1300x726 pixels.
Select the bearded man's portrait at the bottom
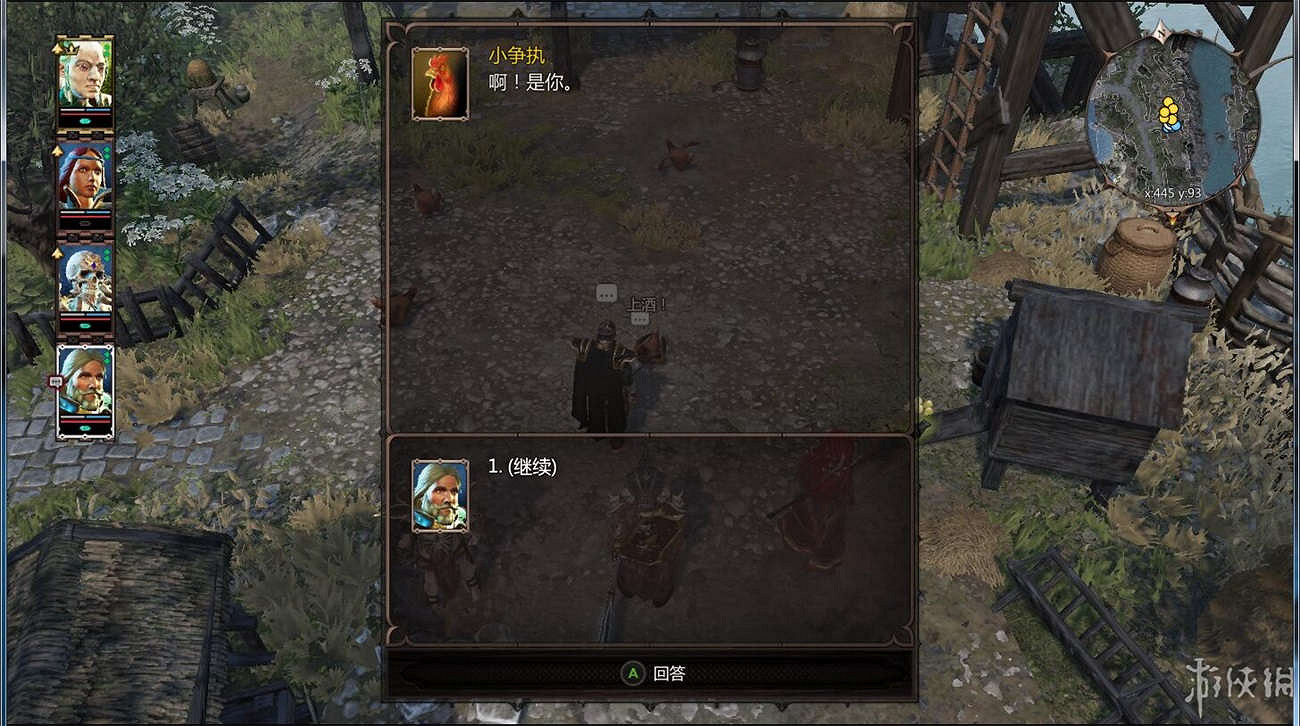click(x=85, y=385)
